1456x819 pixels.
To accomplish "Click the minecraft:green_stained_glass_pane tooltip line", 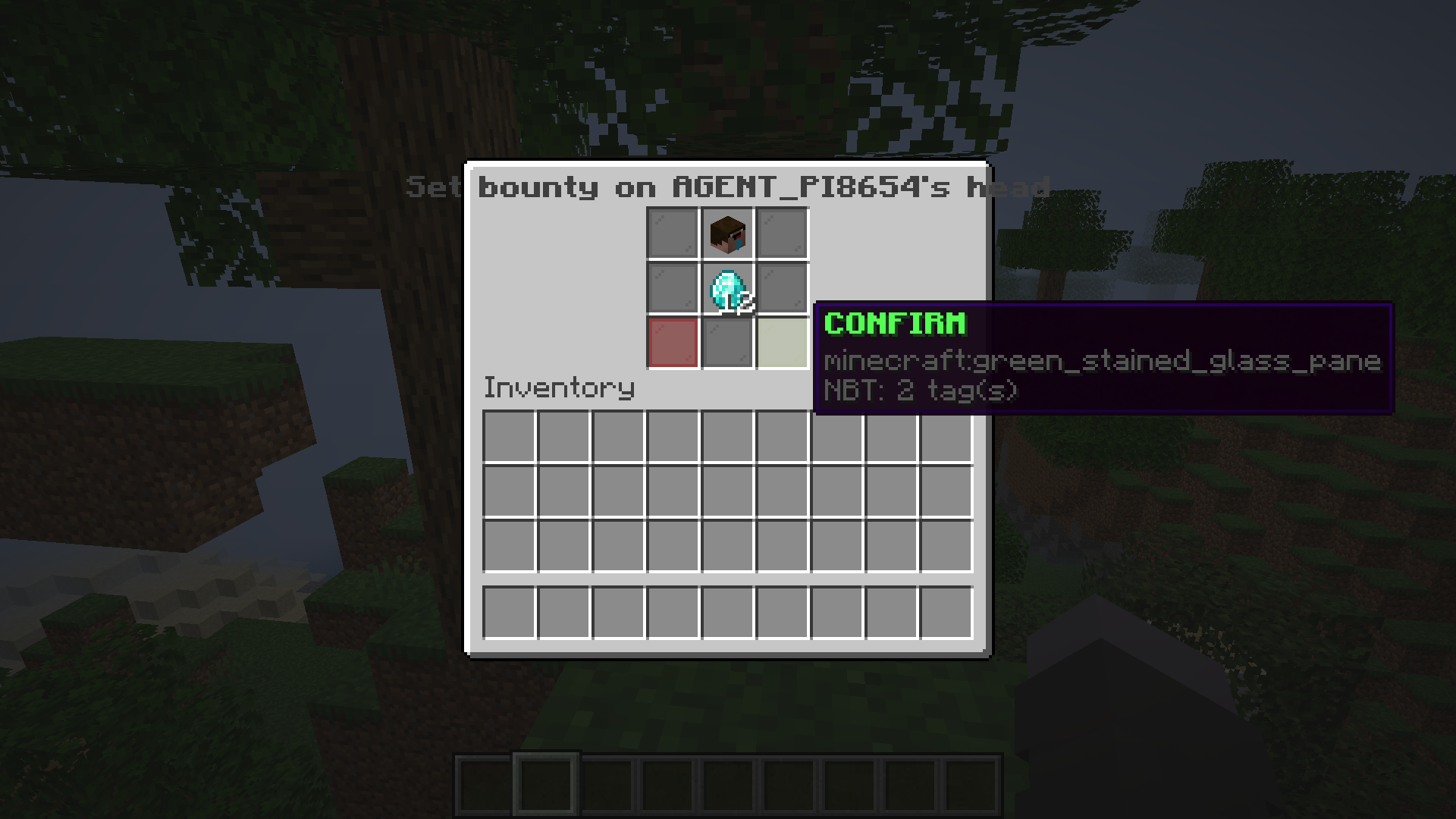I will click(1102, 361).
